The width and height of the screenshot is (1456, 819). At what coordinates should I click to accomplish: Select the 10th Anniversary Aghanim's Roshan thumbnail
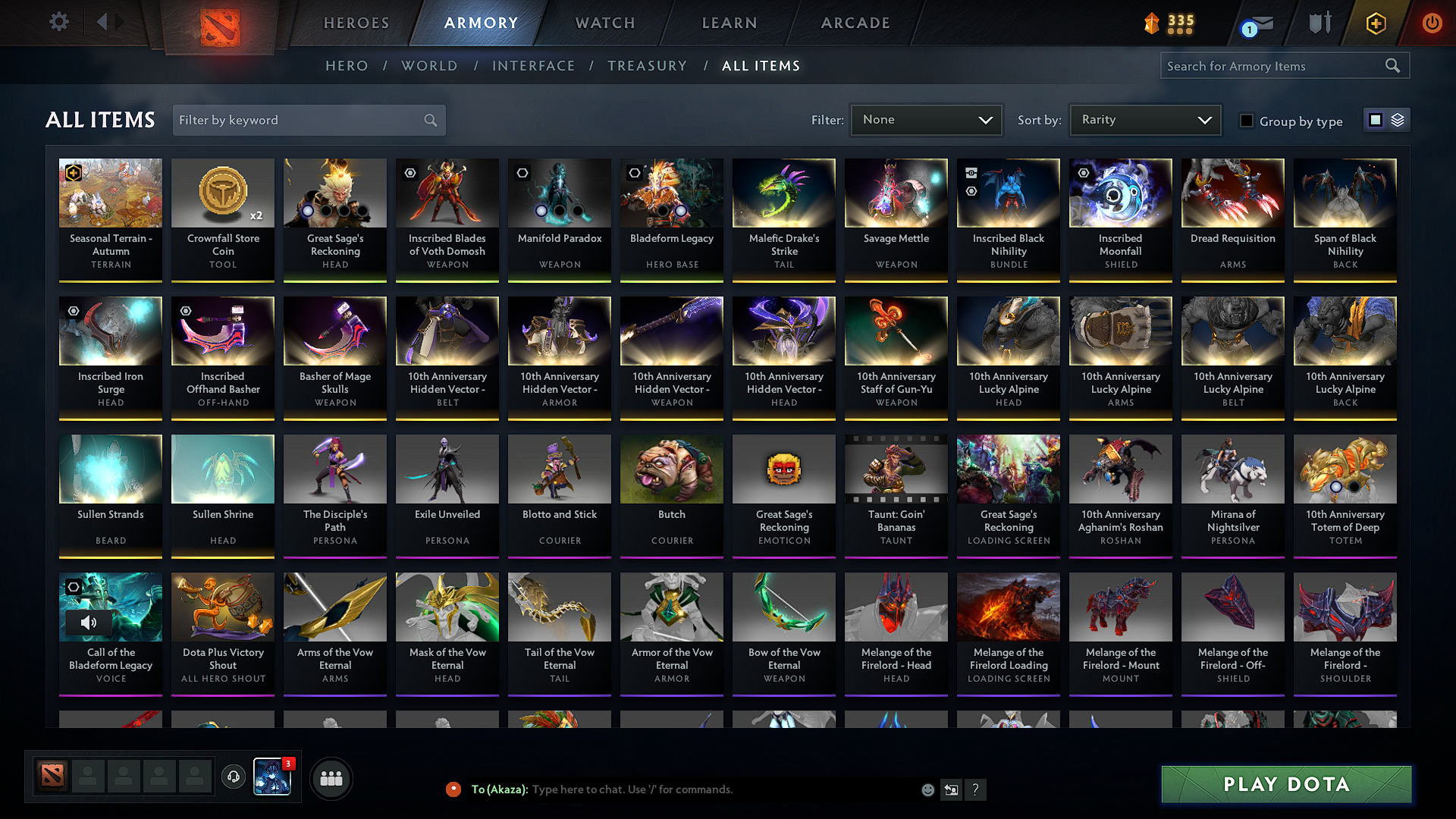tap(1120, 469)
